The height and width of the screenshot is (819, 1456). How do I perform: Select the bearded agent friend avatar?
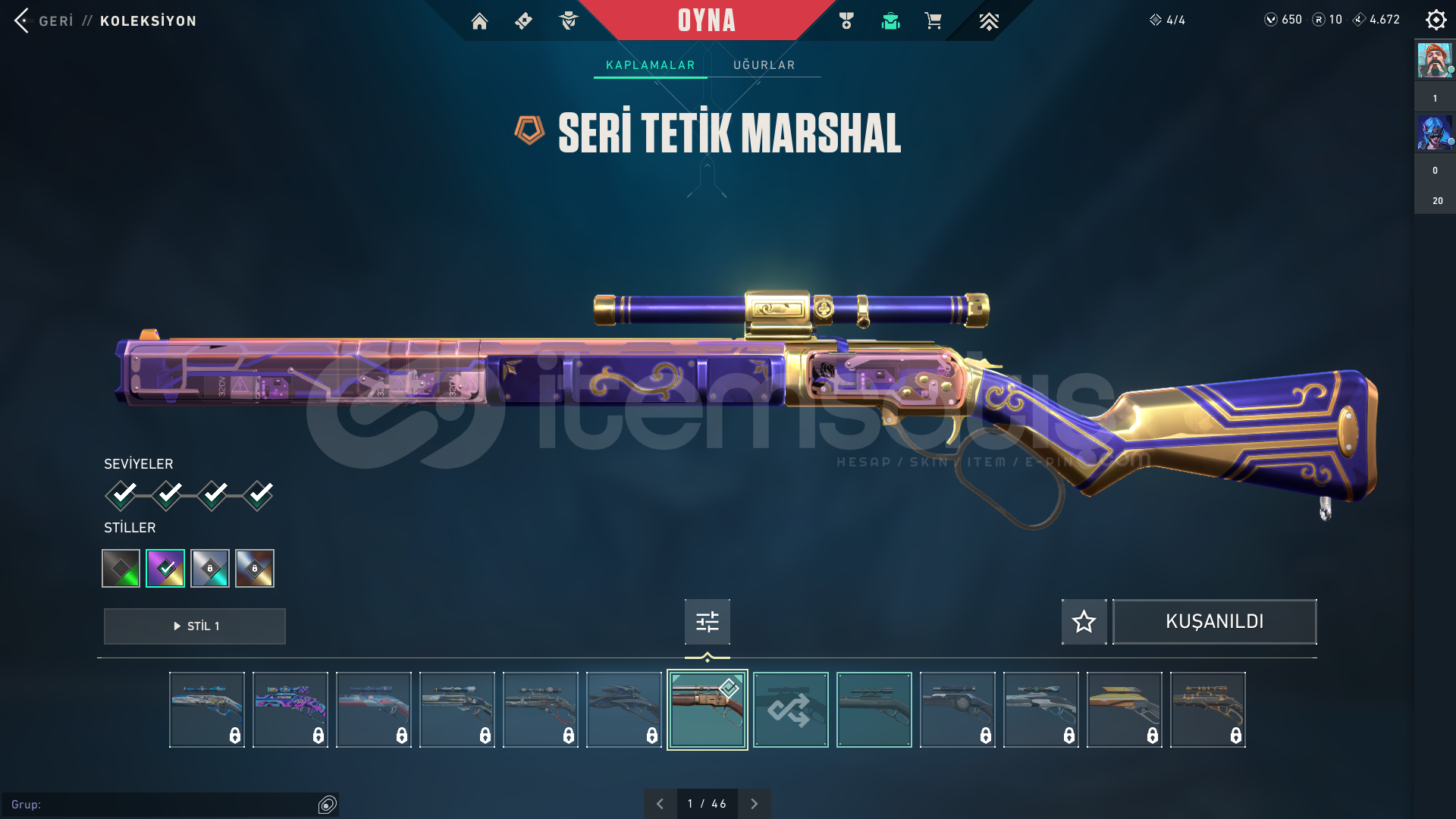click(1434, 61)
